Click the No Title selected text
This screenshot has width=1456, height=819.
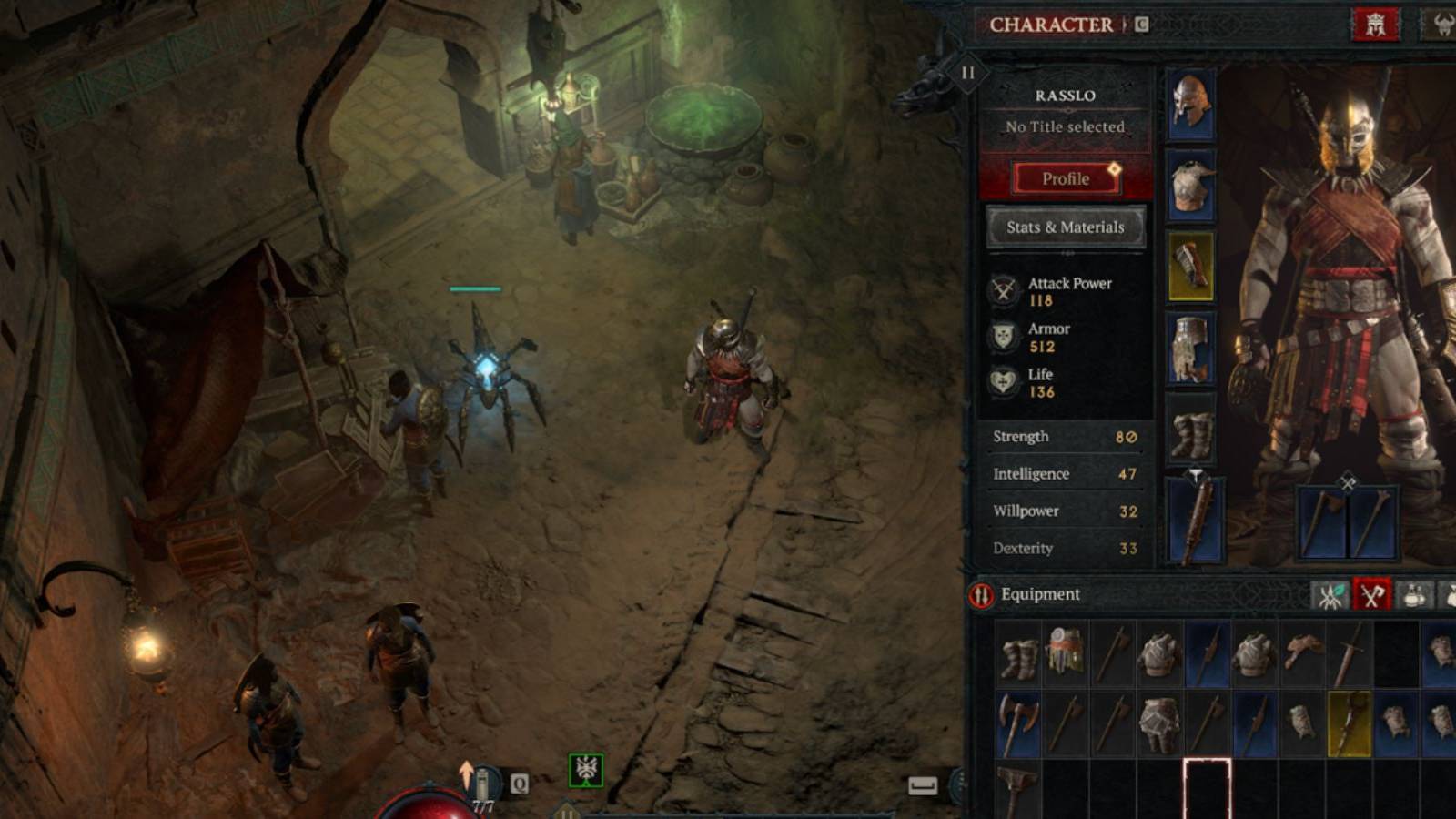pos(1065,126)
